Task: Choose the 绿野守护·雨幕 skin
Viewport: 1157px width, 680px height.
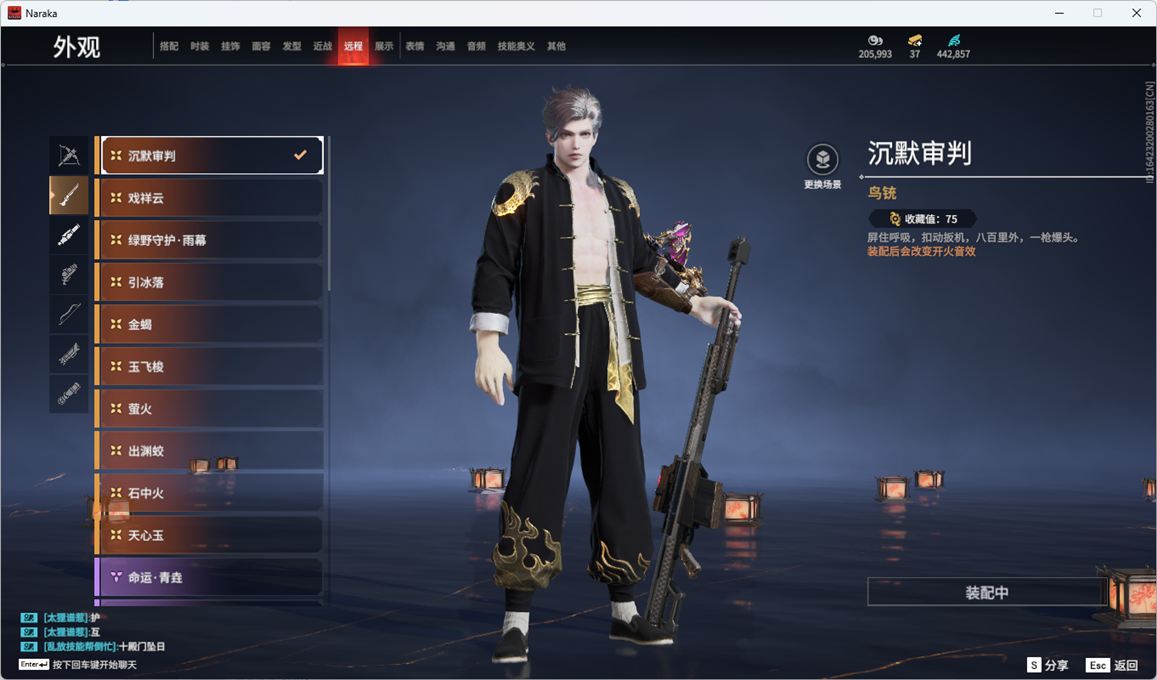Action: point(210,240)
